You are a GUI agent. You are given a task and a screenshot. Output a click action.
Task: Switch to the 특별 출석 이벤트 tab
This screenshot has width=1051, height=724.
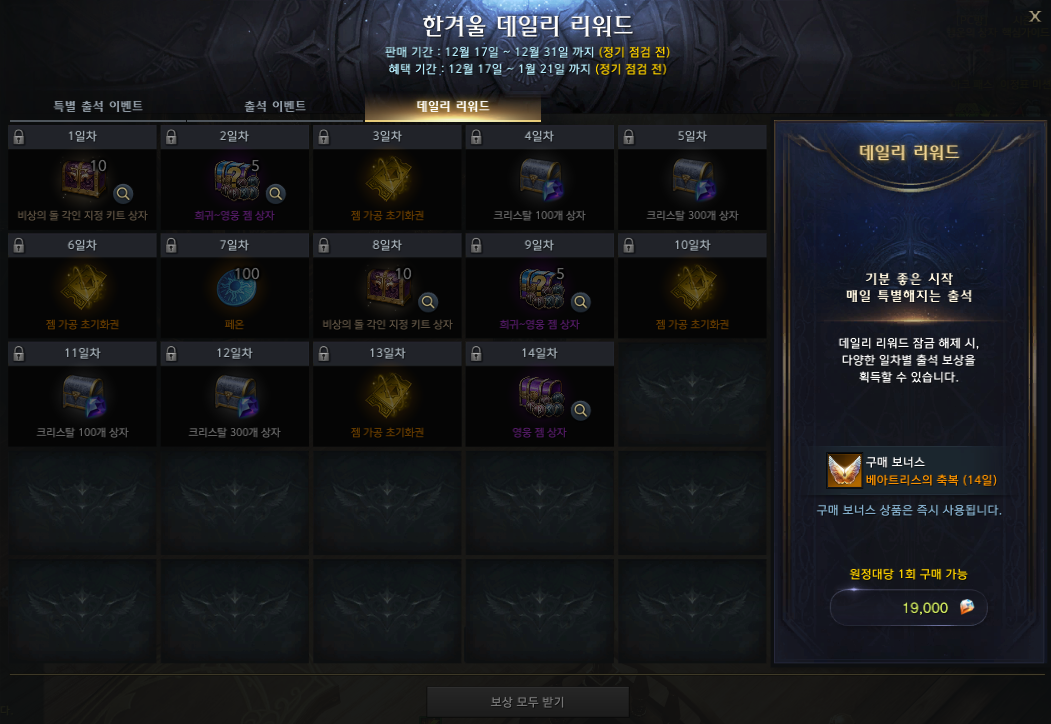98,106
